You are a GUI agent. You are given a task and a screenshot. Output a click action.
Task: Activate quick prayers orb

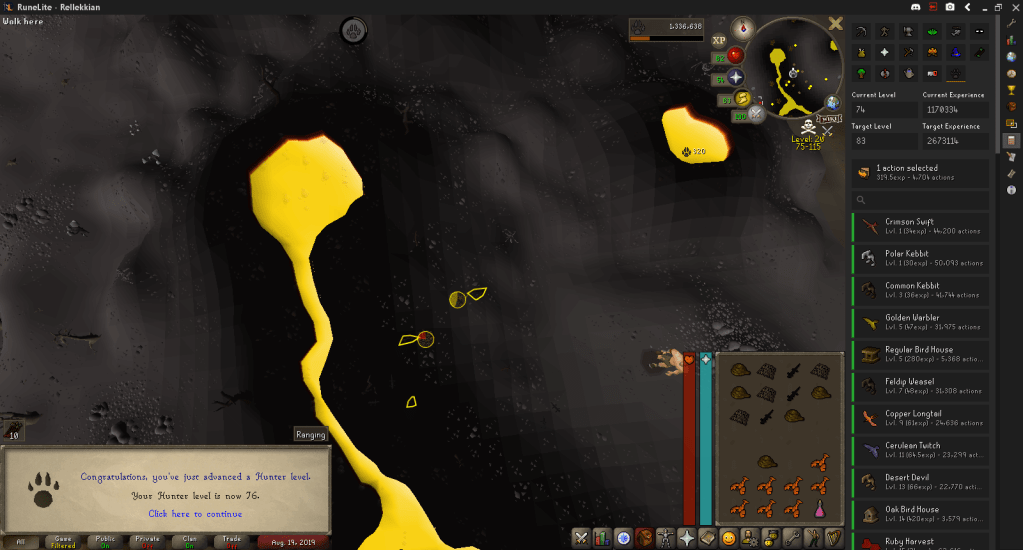click(x=736, y=77)
